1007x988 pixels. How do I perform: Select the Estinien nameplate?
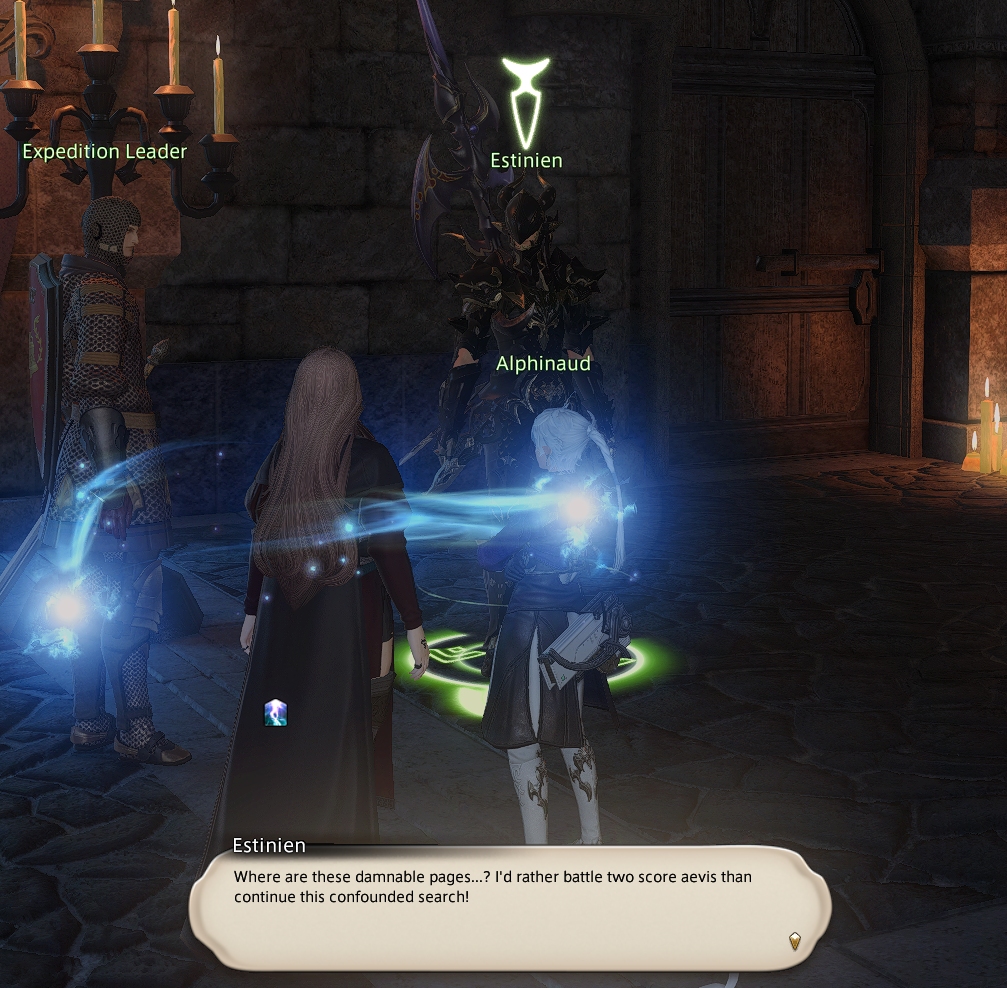pyautogui.click(x=526, y=160)
